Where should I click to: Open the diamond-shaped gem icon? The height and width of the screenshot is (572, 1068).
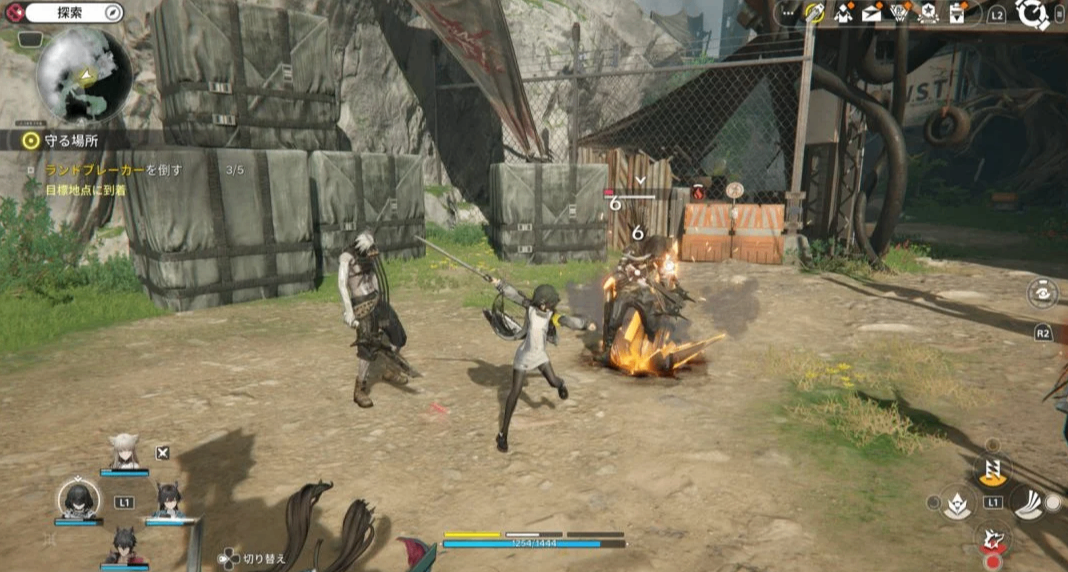click(901, 13)
